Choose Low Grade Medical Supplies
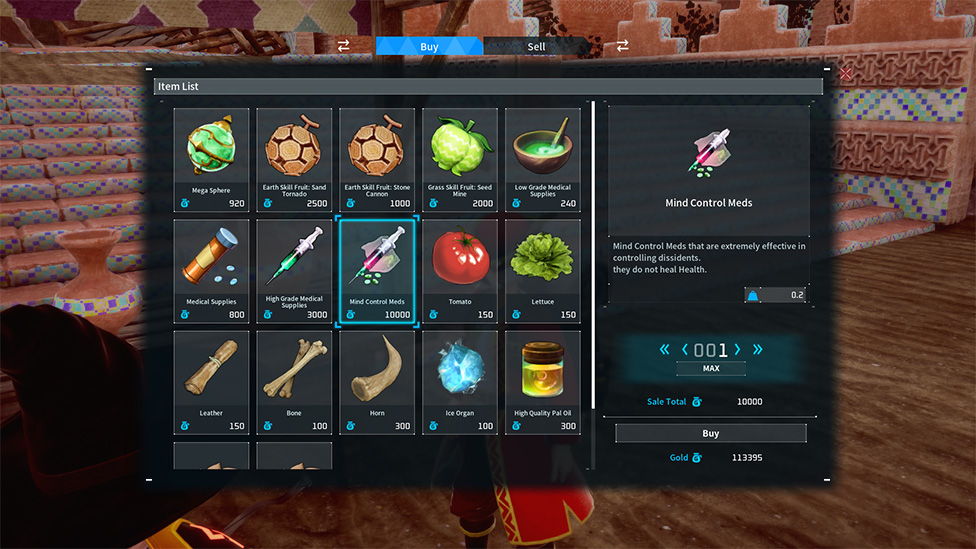 pyautogui.click(x=543, y=160)
